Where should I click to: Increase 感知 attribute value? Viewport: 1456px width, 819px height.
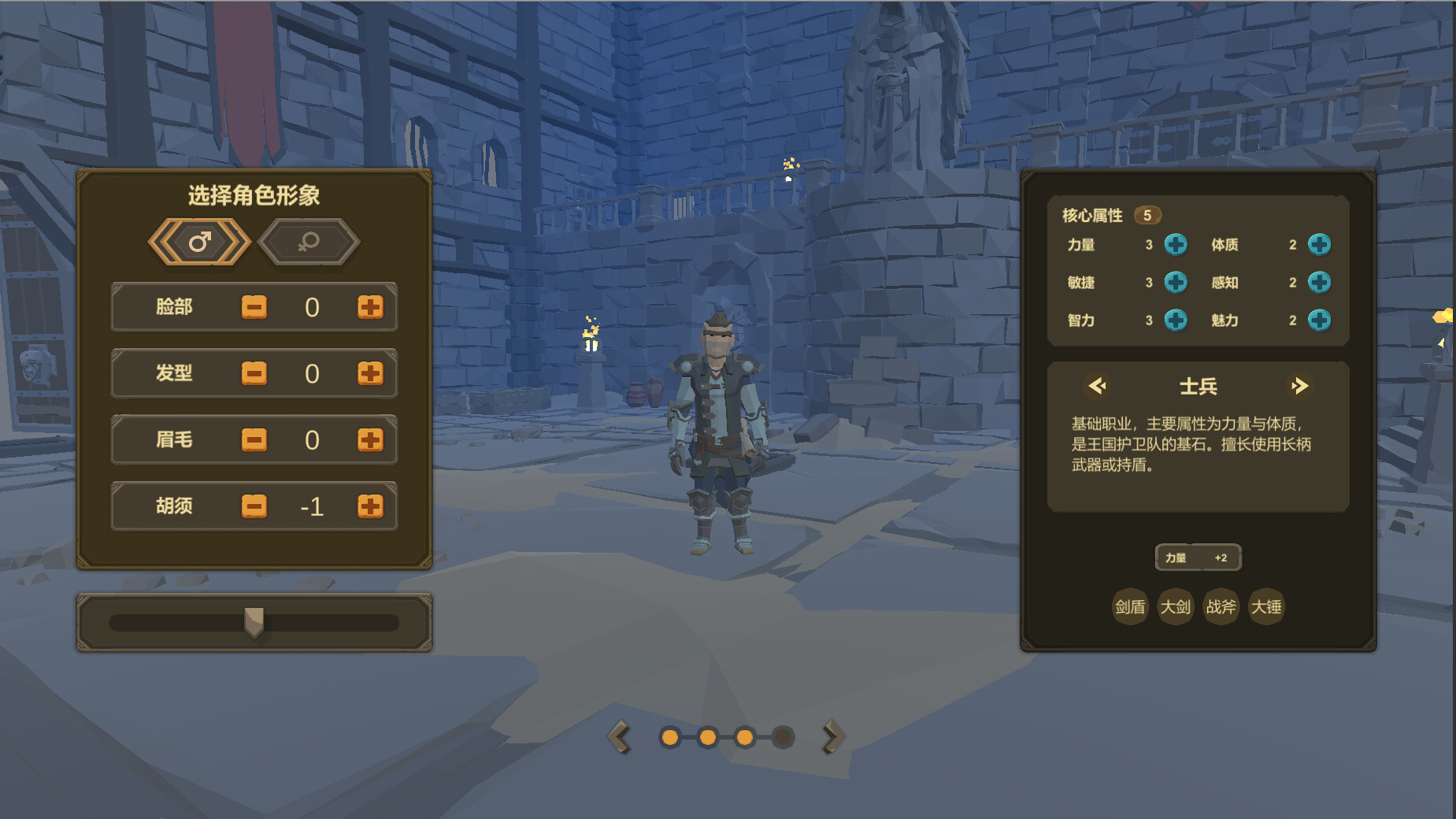(1320, 283)
